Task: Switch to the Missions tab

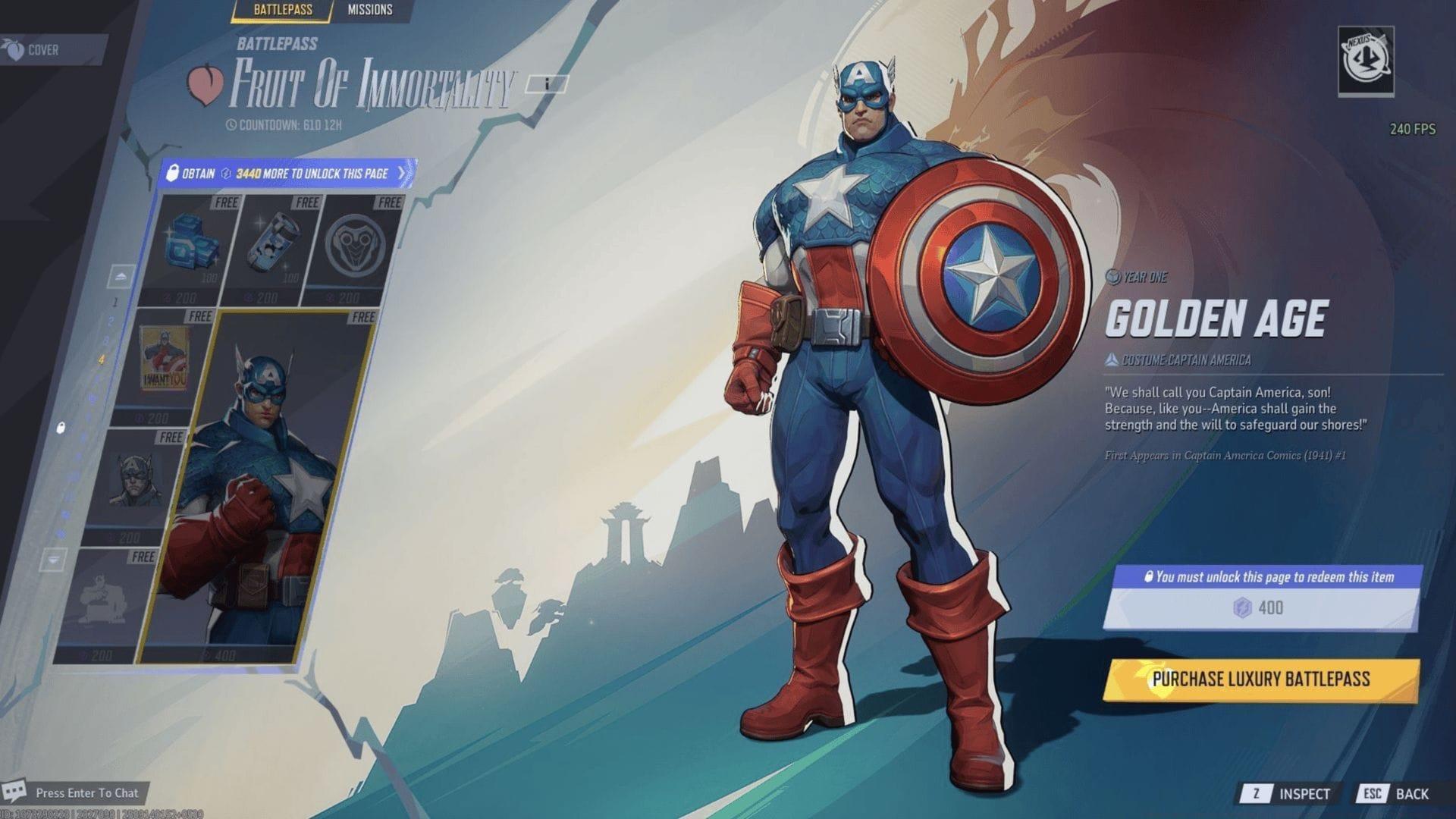Action: pyautogui.click(x=369, y=10)
